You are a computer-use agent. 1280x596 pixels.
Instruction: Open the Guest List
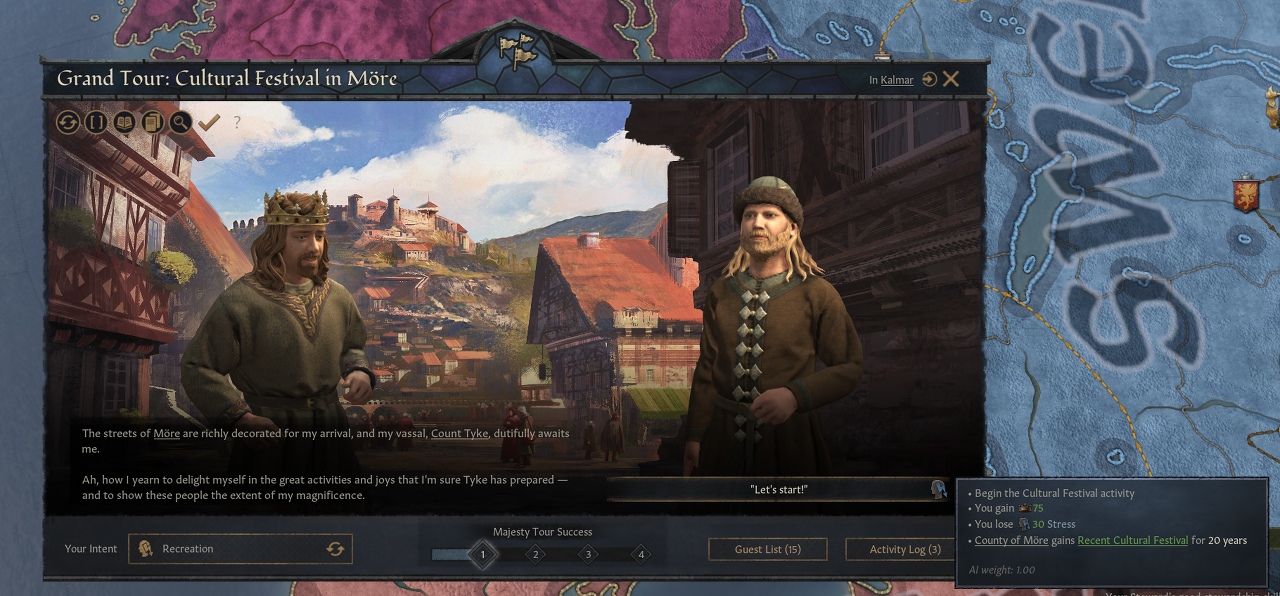pos(767,549)
